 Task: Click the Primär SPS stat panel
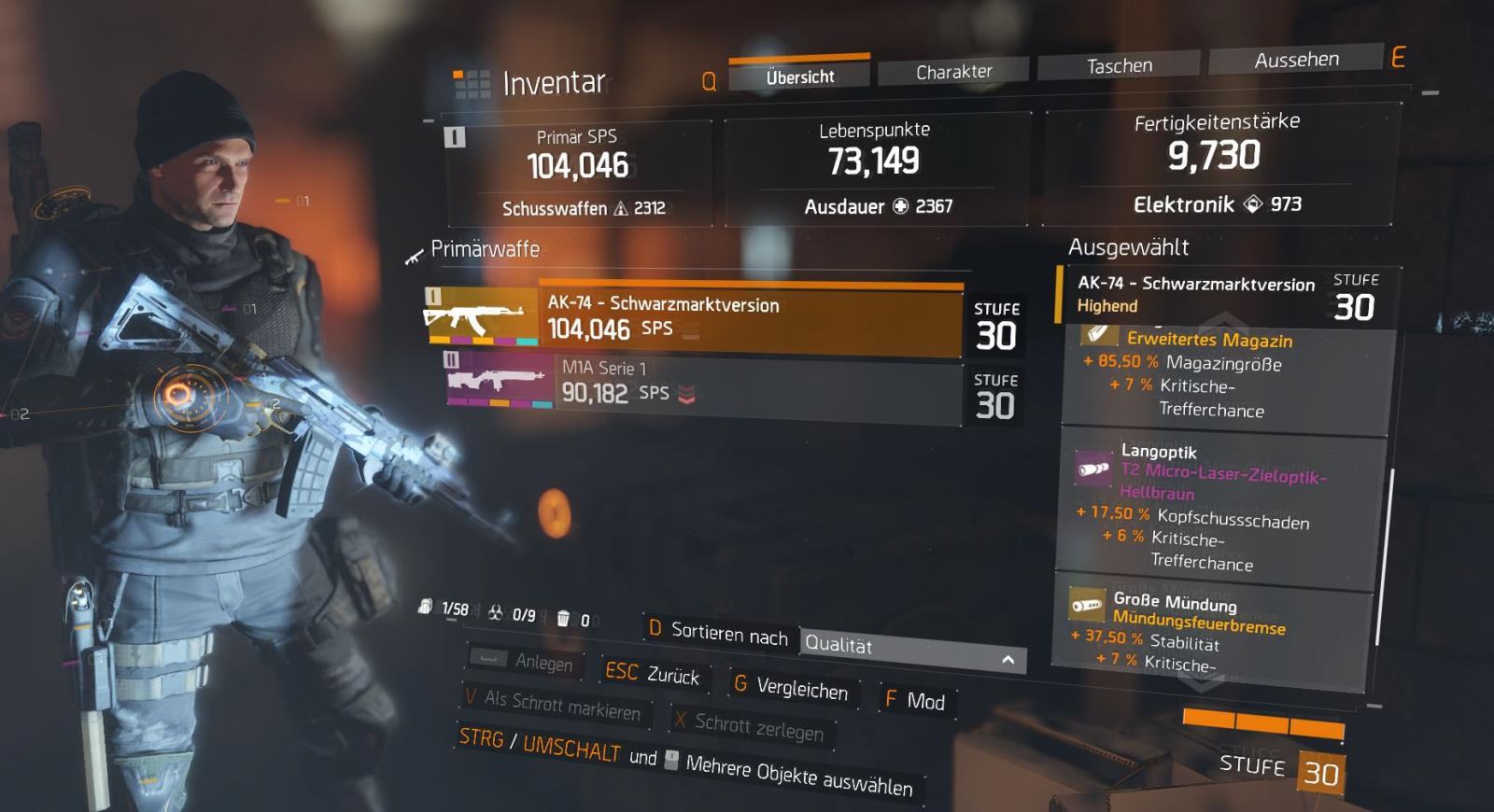578,174
